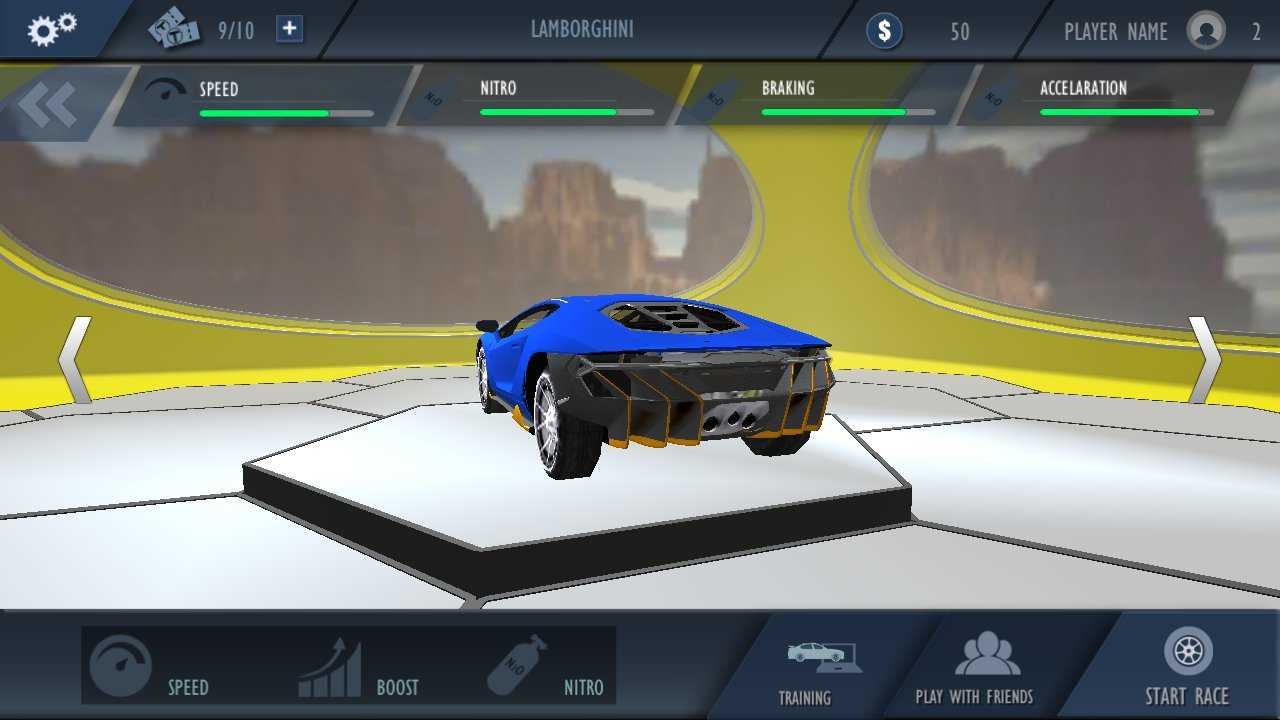Go back using the double-arrow button

(47, 104)
